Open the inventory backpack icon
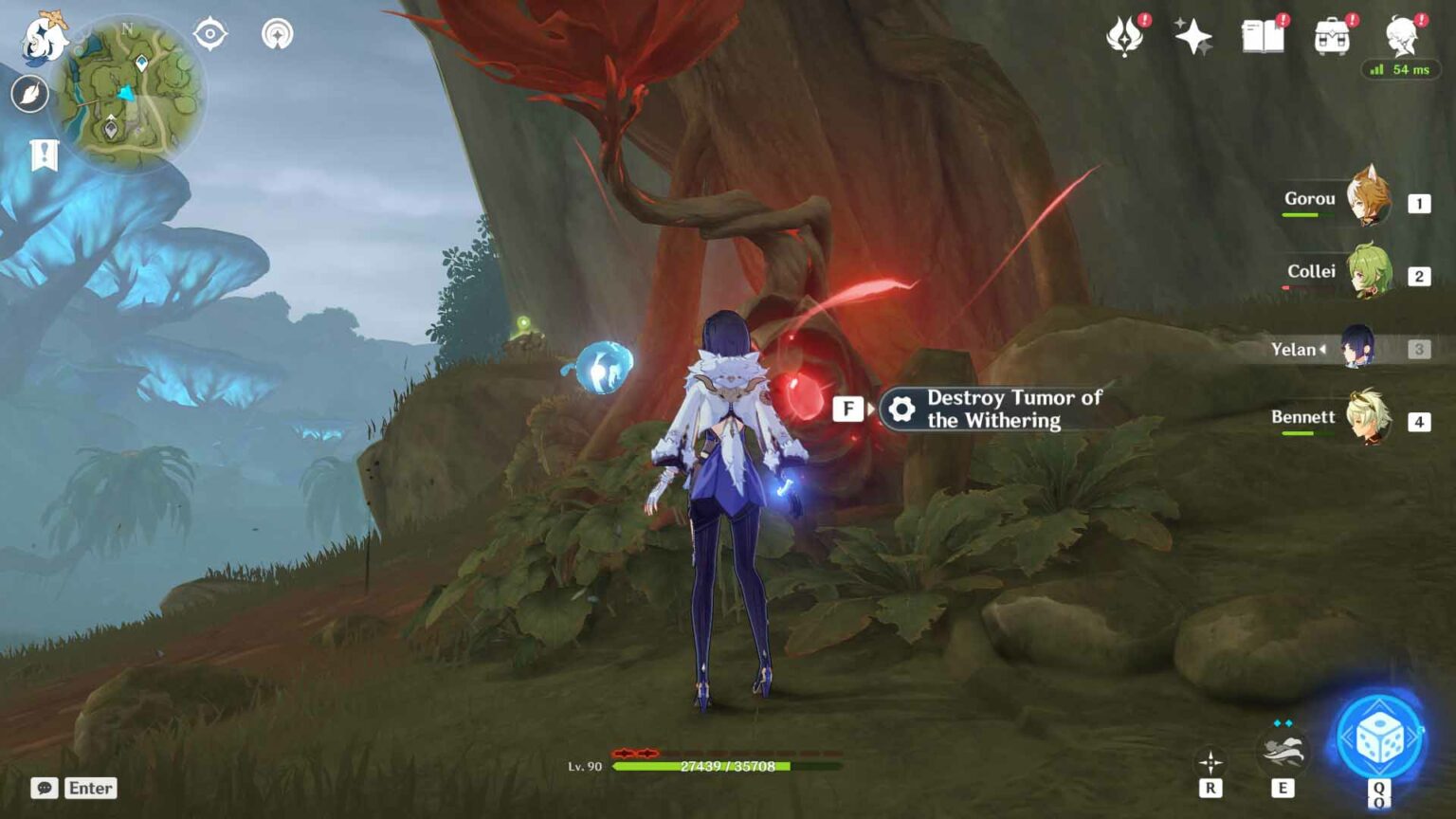 click(1335, 38)
